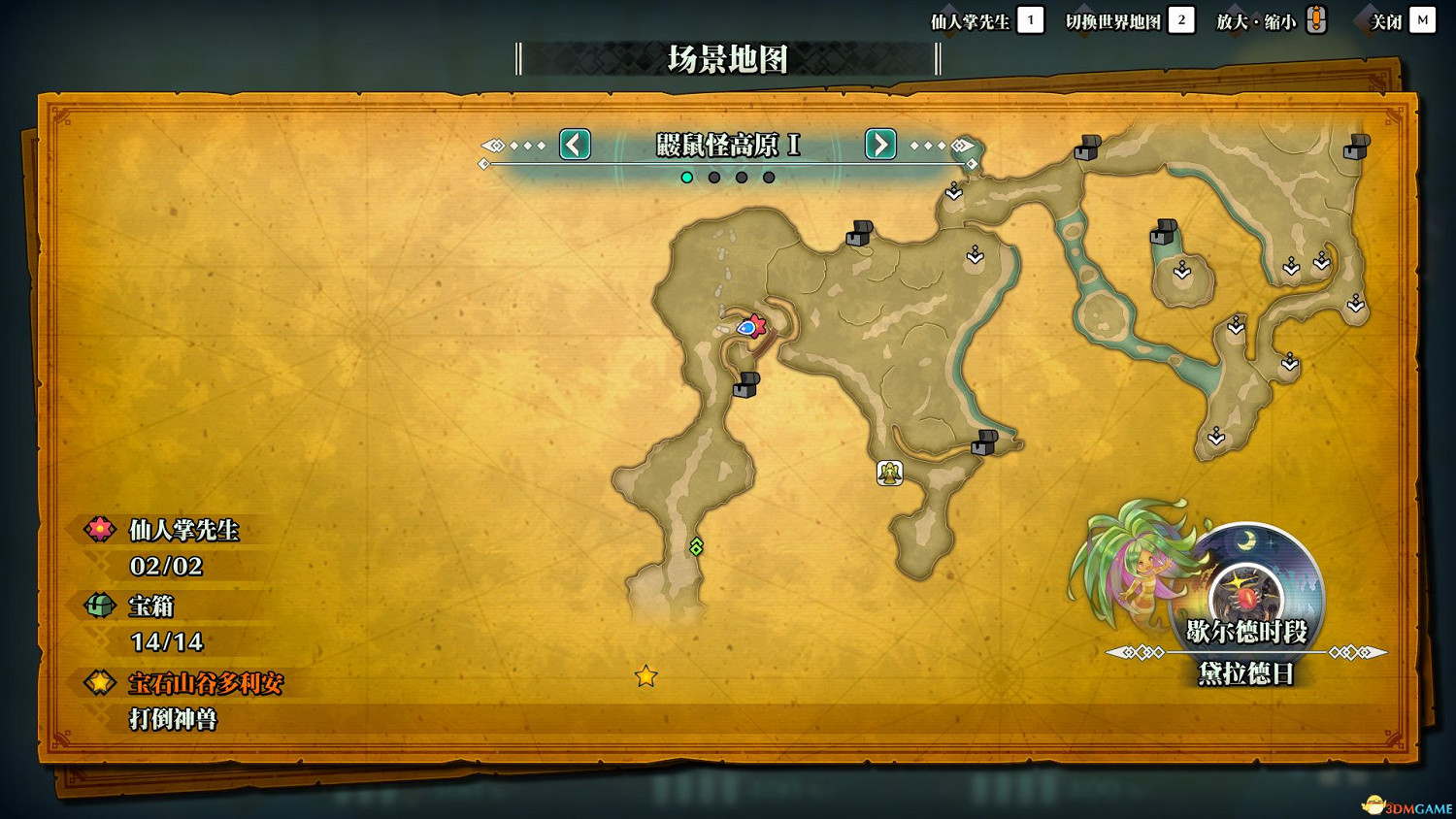Select 仙人掌先生 in the top menu bar
This screenshot has height=819, width=1456.
(971, 19)
